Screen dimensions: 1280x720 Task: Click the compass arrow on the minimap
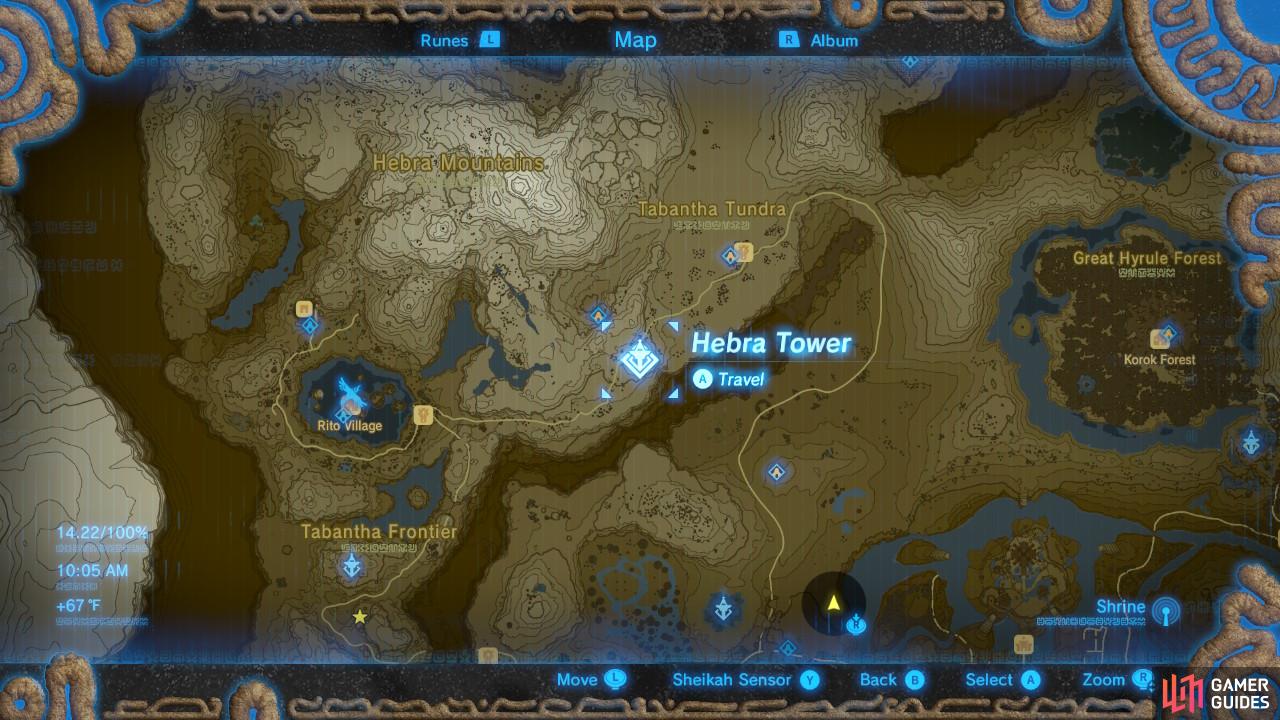(x=833, y=601)
